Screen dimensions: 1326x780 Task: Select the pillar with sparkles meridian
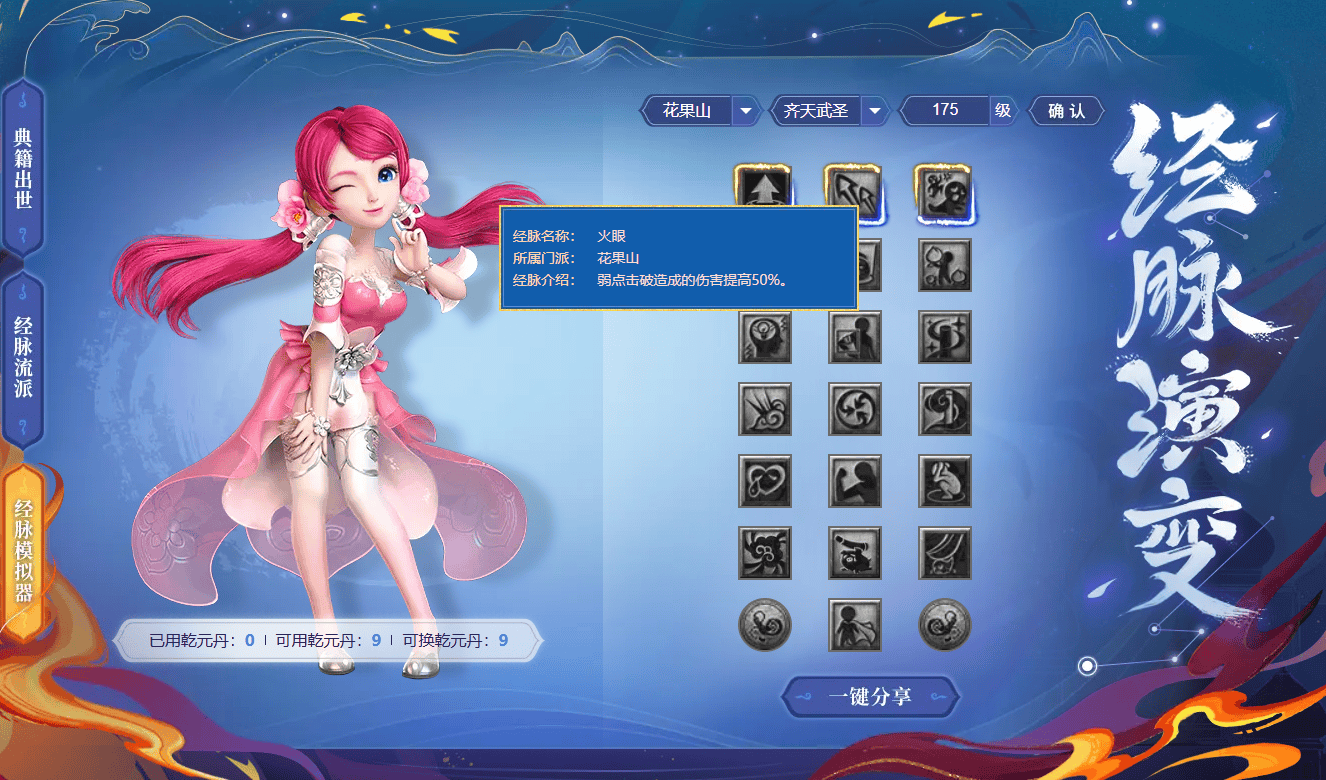pos(944,337)
